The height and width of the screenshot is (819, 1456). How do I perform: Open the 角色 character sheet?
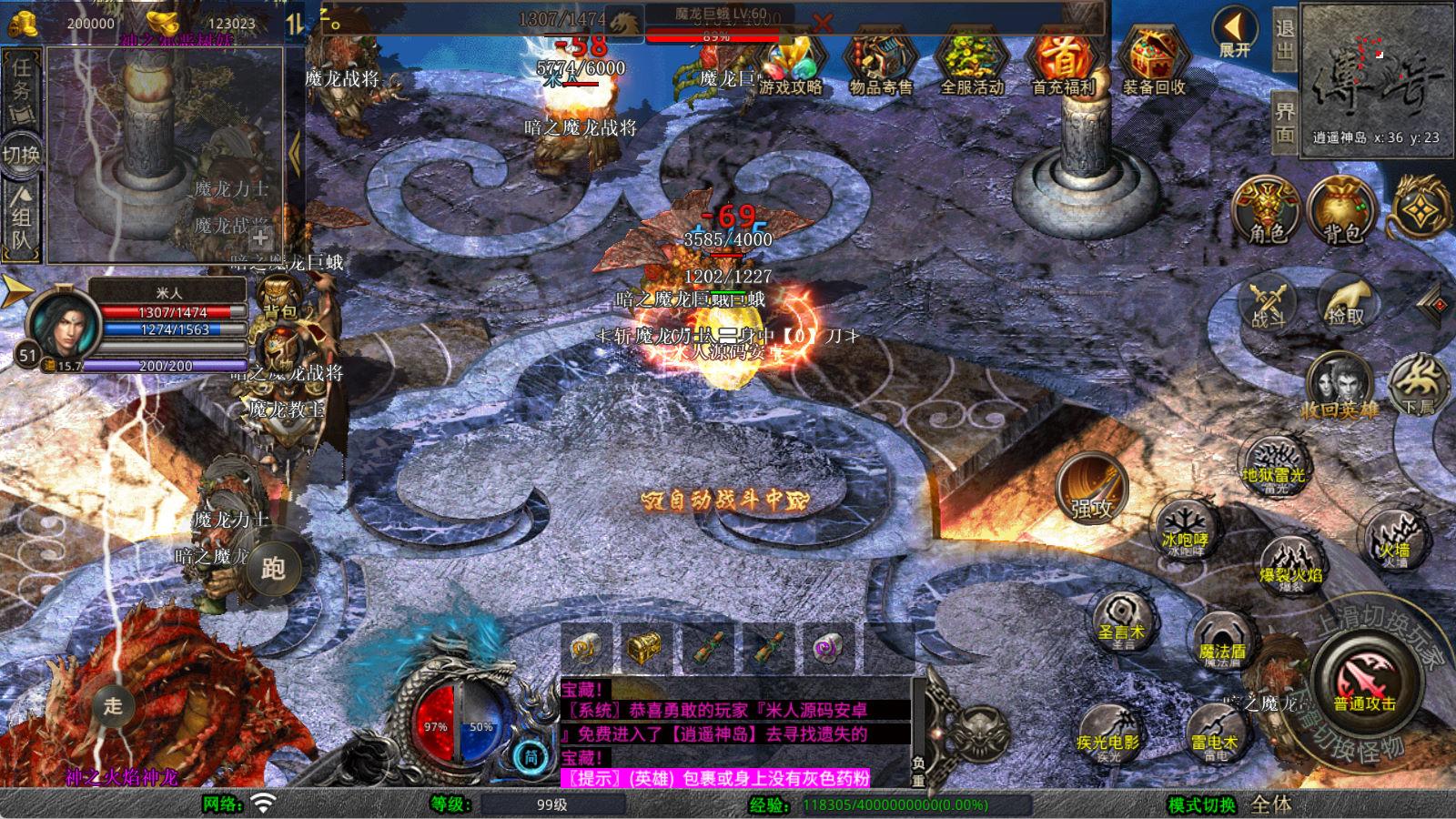pyautogui.click(x=1266, y=211)
